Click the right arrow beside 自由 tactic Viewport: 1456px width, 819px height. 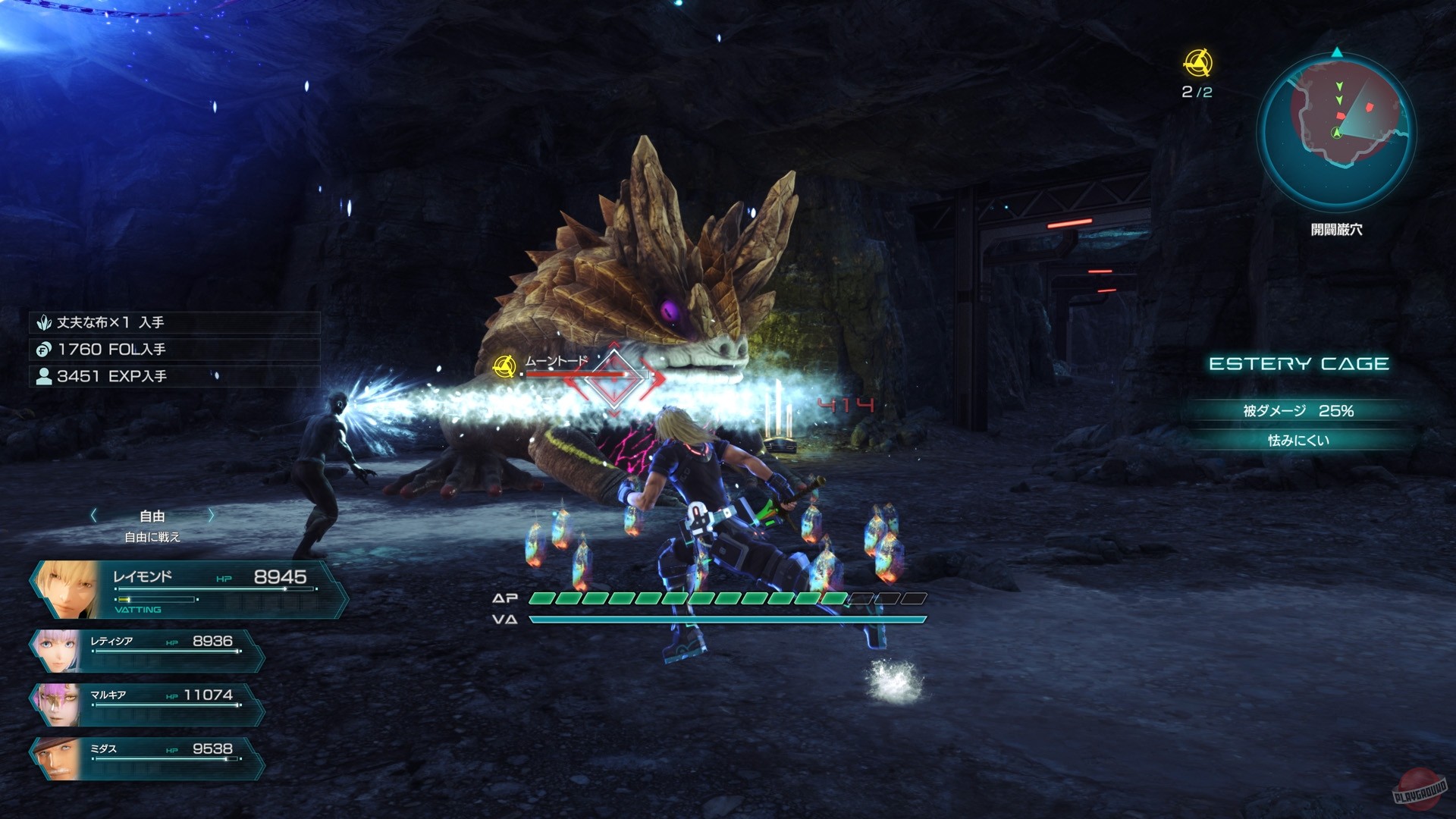pyautogui.click(x=211, y=515)
